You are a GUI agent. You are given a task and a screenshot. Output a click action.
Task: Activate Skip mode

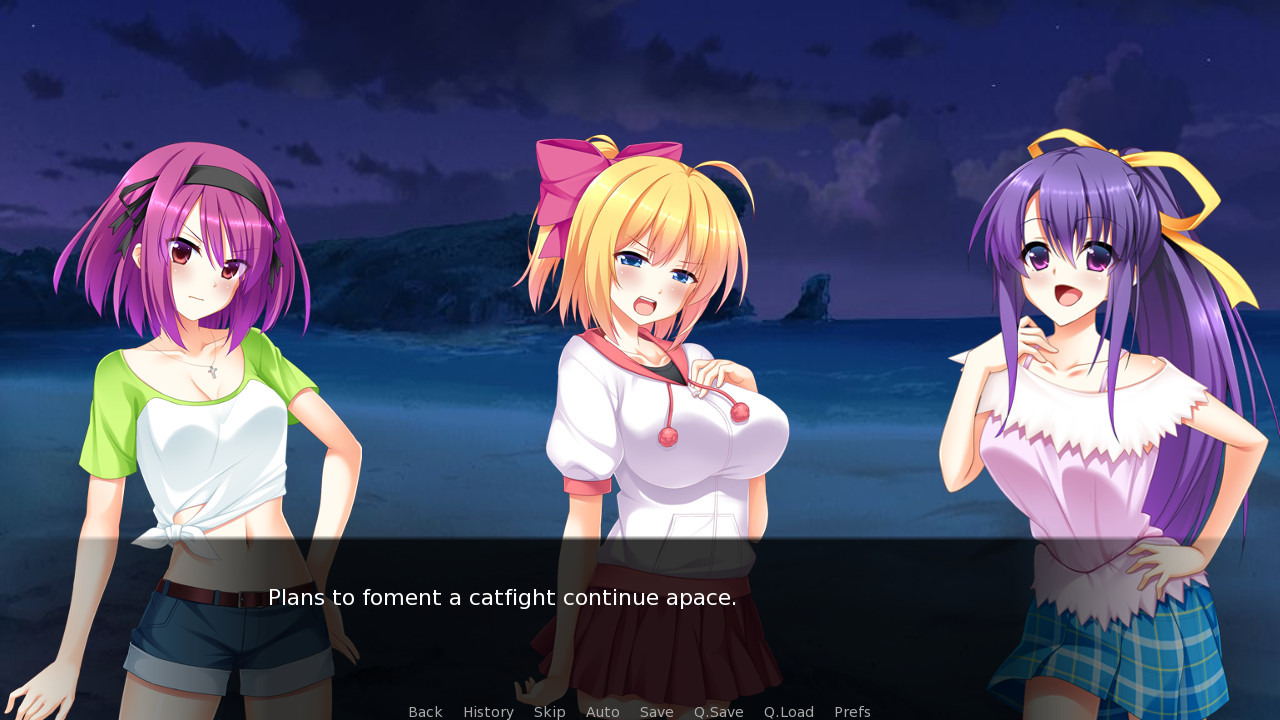pyautogui.click(x=549, y=712)
